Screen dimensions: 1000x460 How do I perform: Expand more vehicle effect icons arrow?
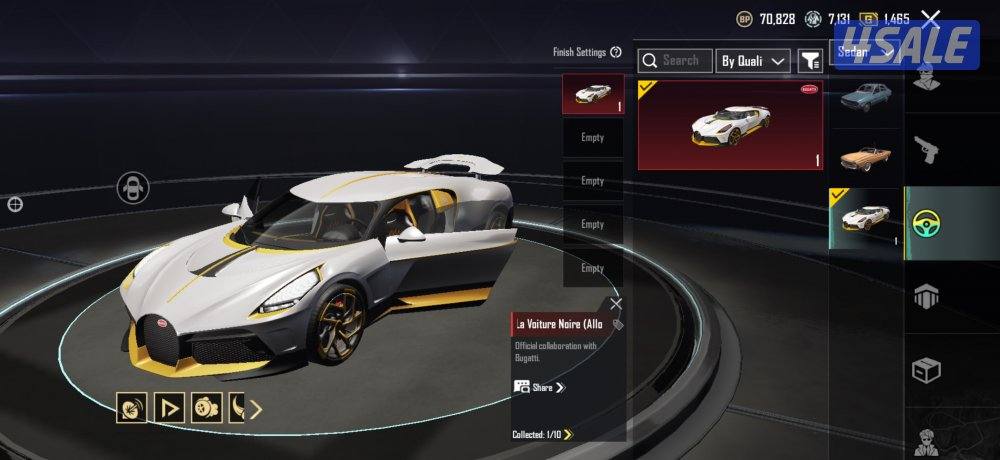tap(255, 408)
